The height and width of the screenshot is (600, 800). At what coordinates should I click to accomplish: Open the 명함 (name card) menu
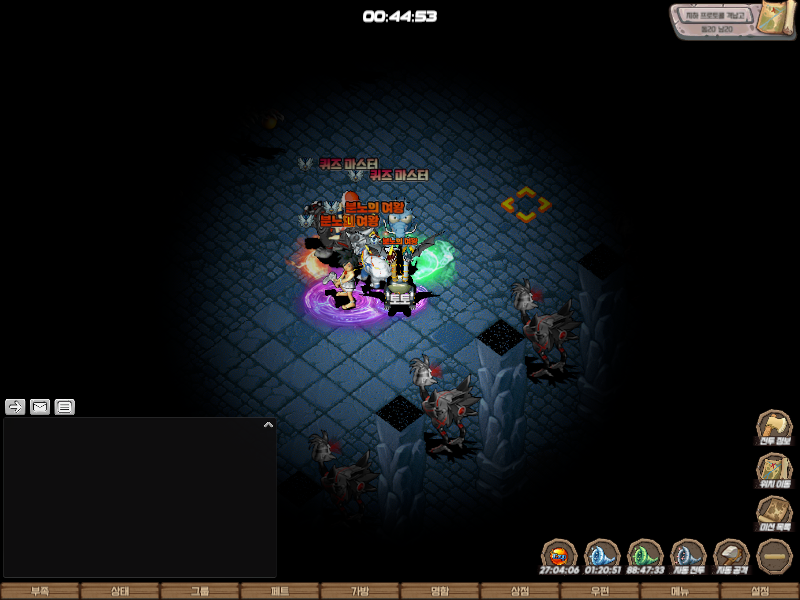[x=440, y=591]
